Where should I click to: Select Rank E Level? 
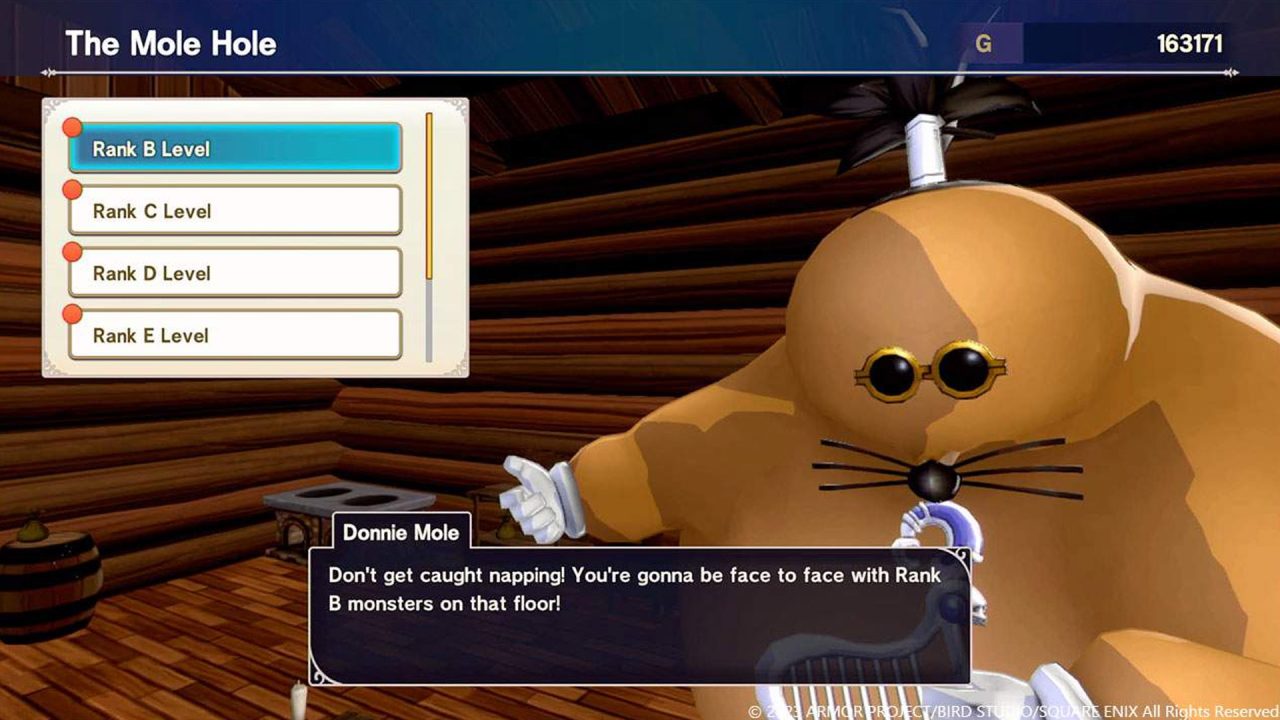235,335
